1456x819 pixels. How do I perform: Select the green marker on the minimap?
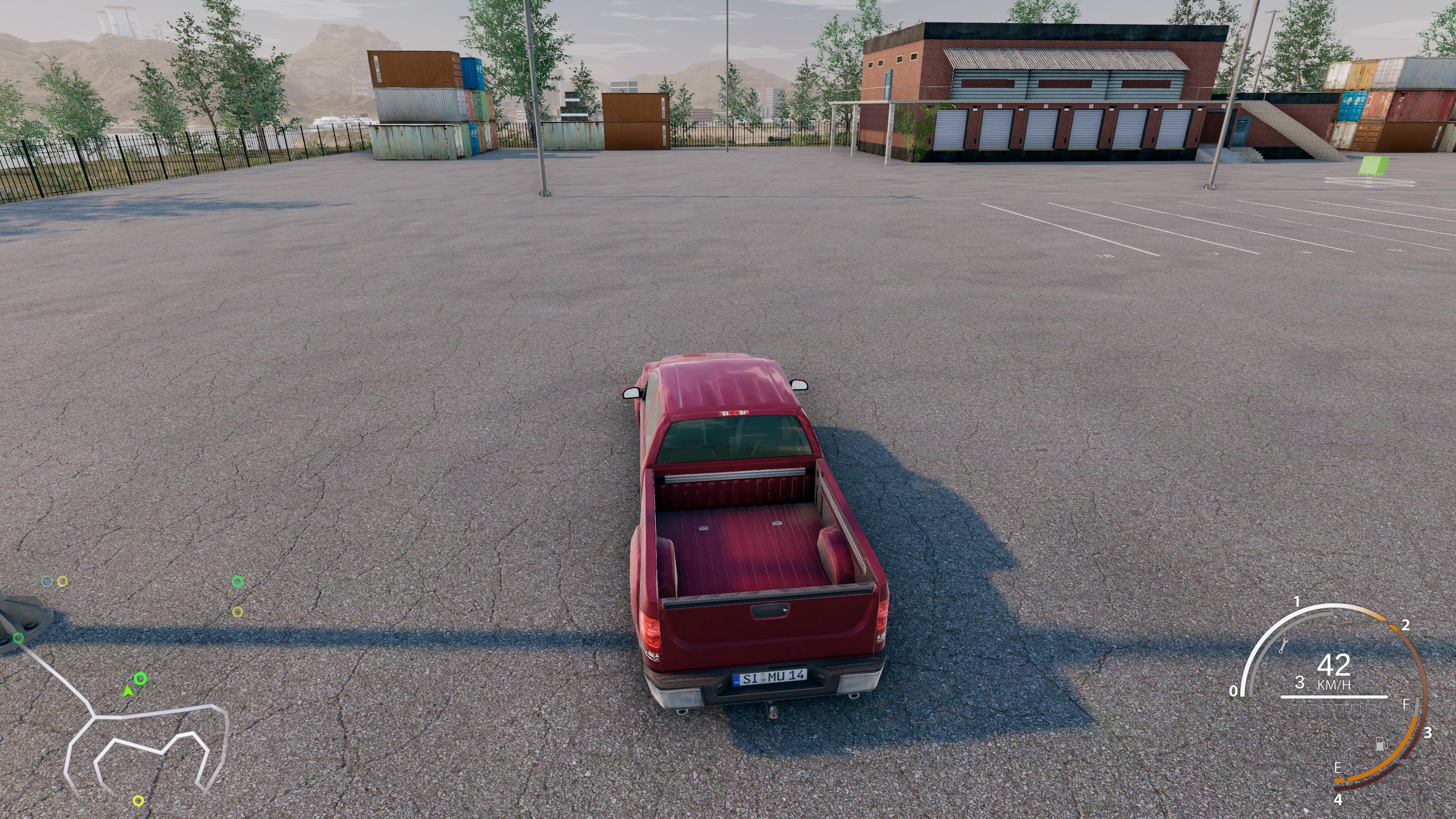coord(141,679)
